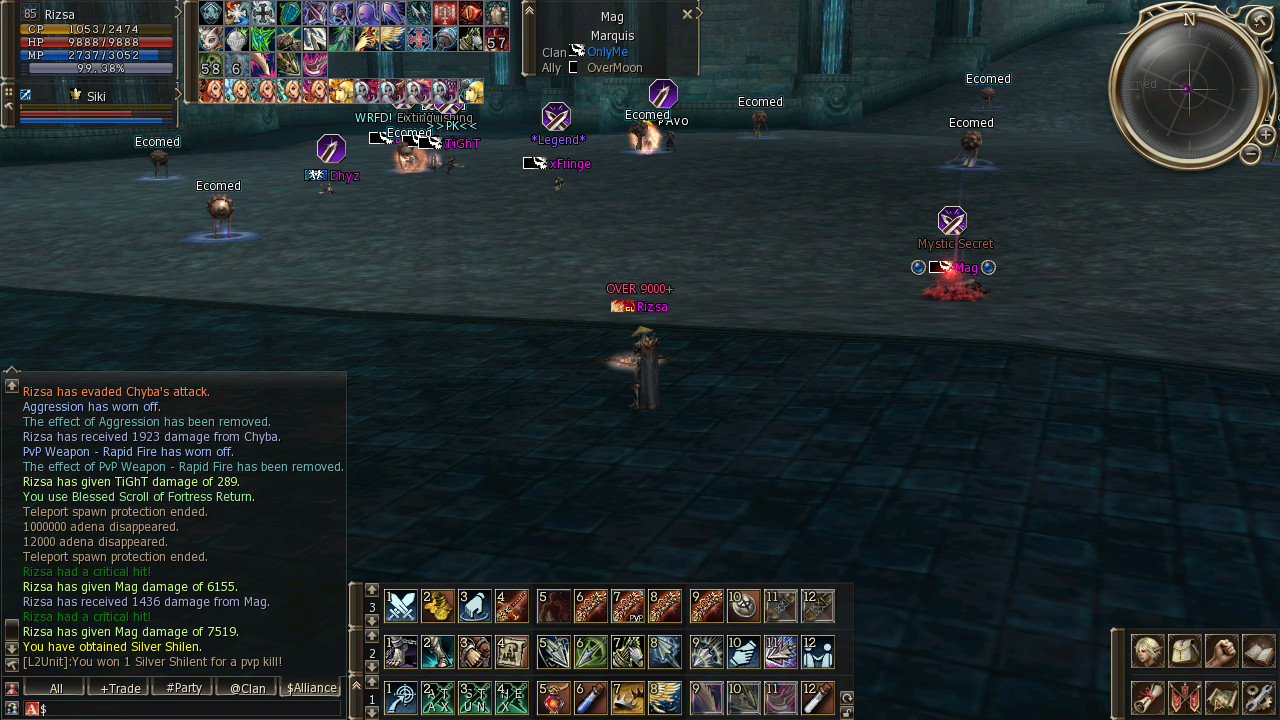1280x720 pixels.
Task: Open the system menu wrench icon
Action: coord(1259,697)
